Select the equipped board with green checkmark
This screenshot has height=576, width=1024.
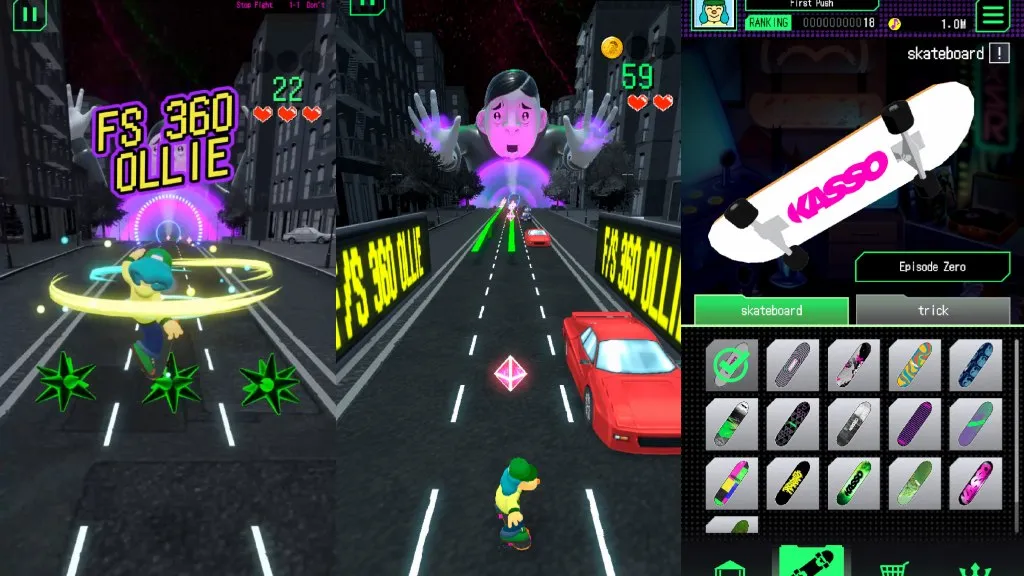732,365
